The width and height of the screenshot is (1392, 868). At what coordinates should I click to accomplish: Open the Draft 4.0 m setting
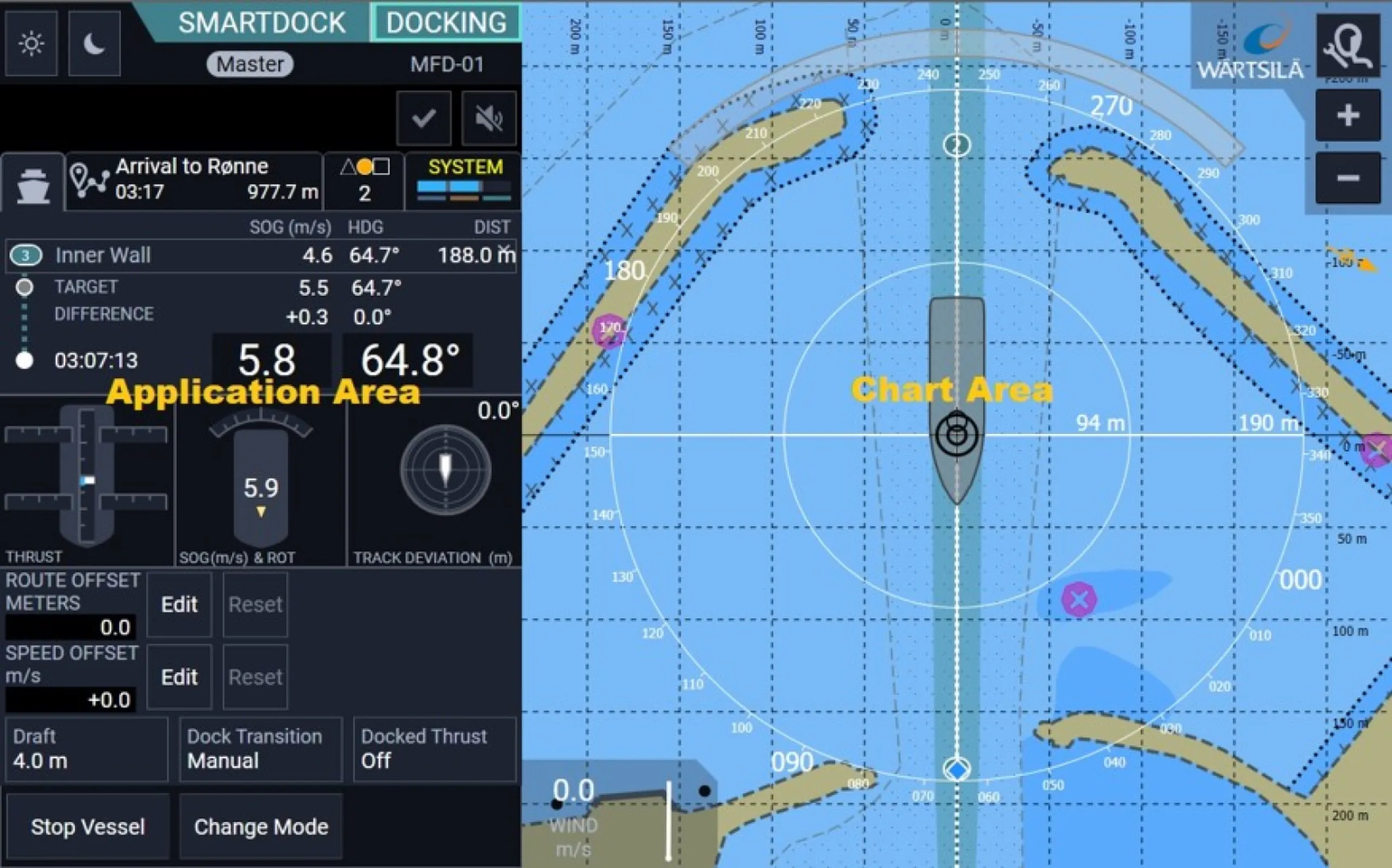pos(87,749)
